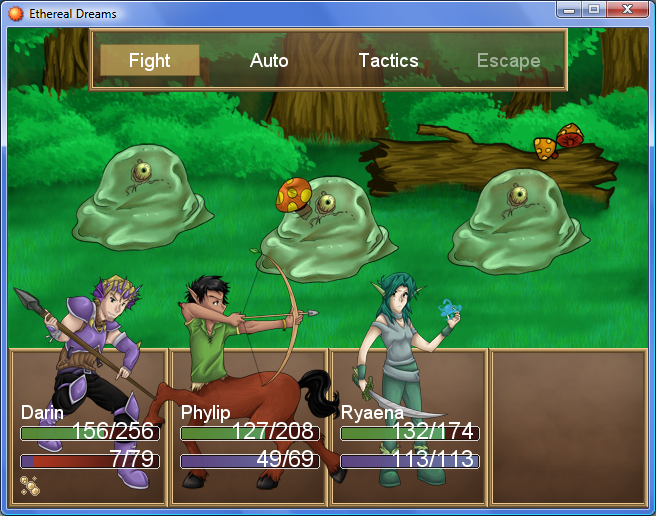Close the Ethereal Dreams window
Screen dimensions: 656x516
627,9
